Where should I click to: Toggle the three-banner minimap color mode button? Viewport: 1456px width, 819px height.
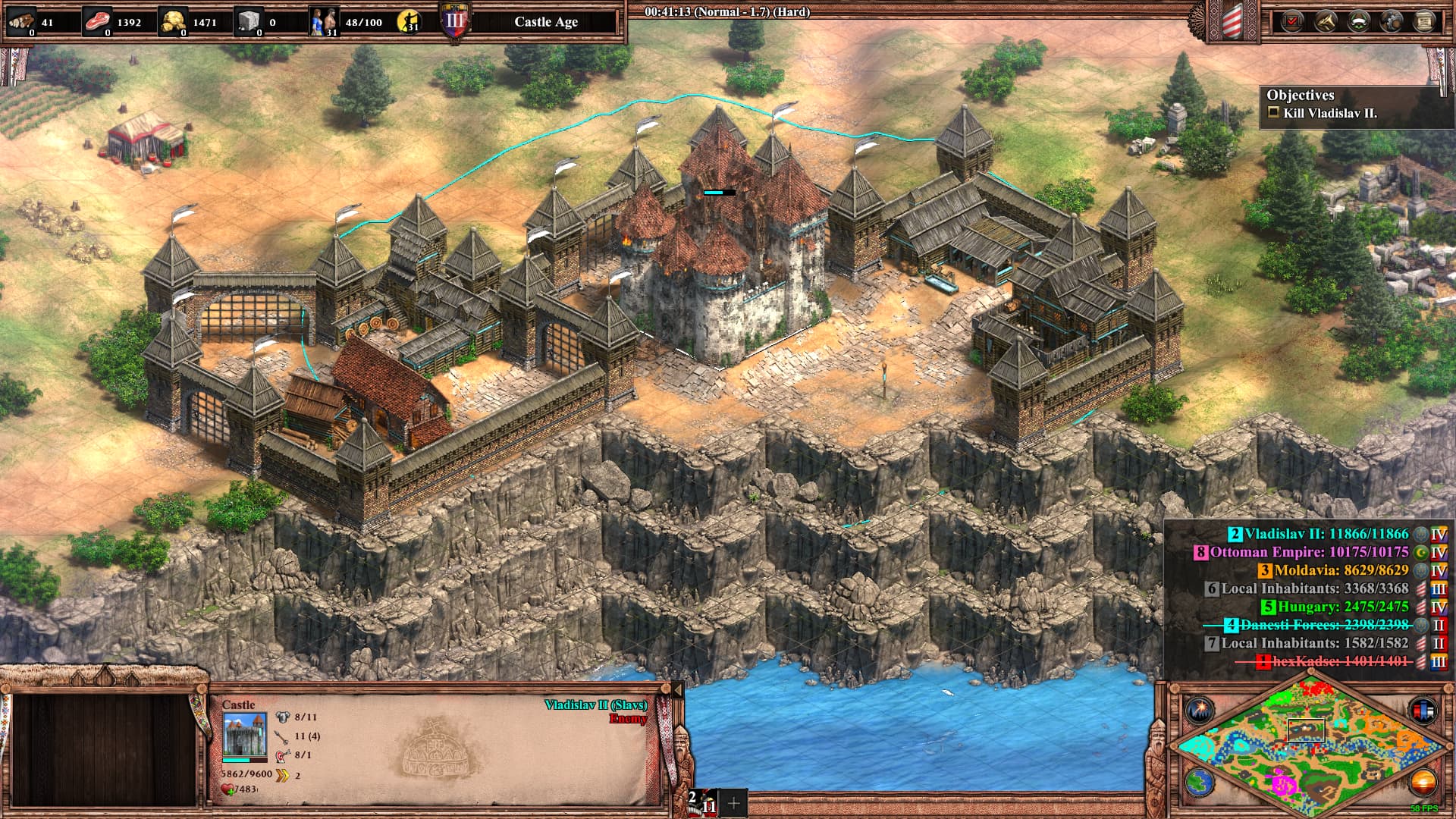pyautogui.click(x=1423, y=711)
